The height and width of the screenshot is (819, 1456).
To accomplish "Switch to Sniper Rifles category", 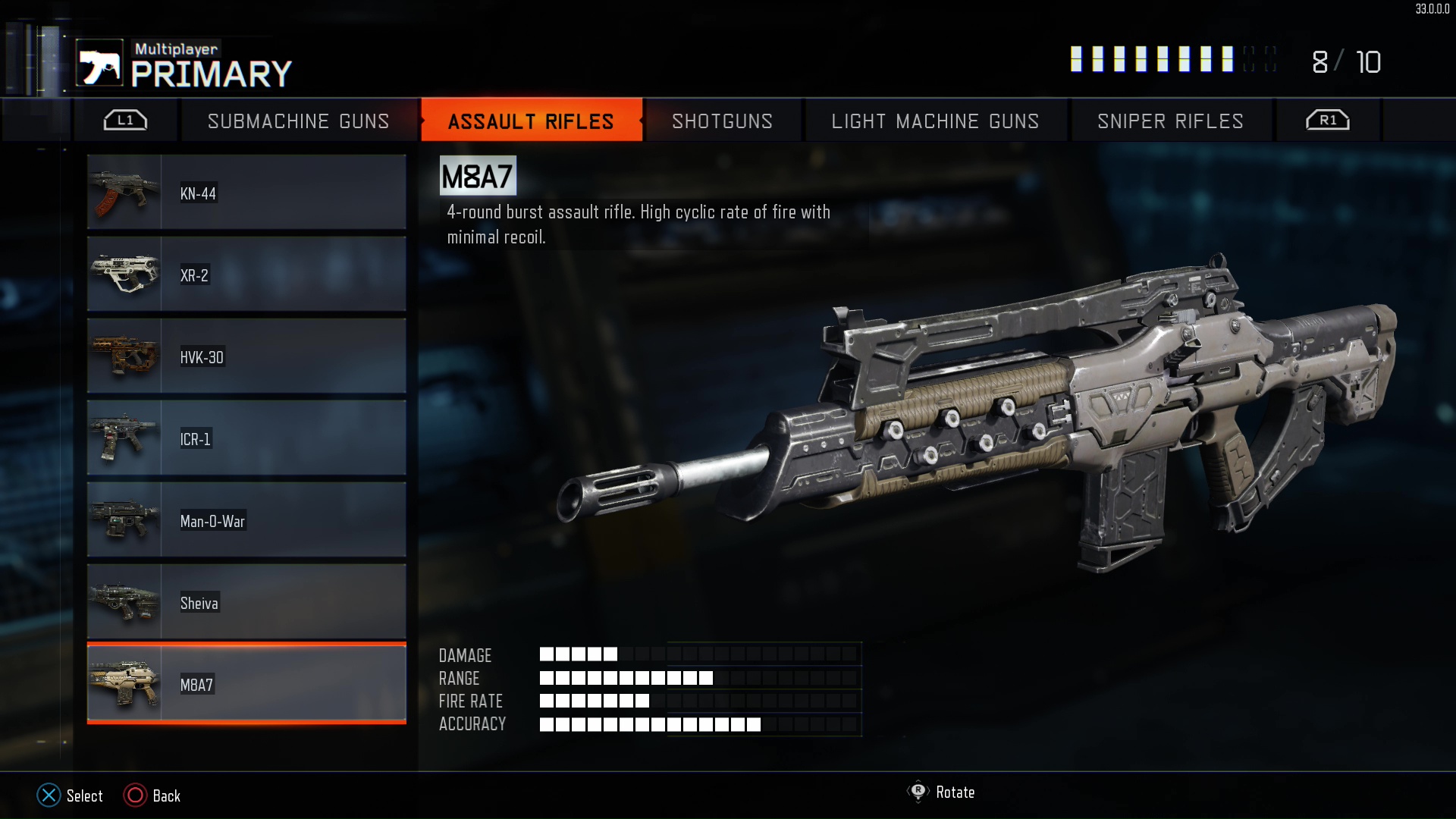I will pos(1170,121).
